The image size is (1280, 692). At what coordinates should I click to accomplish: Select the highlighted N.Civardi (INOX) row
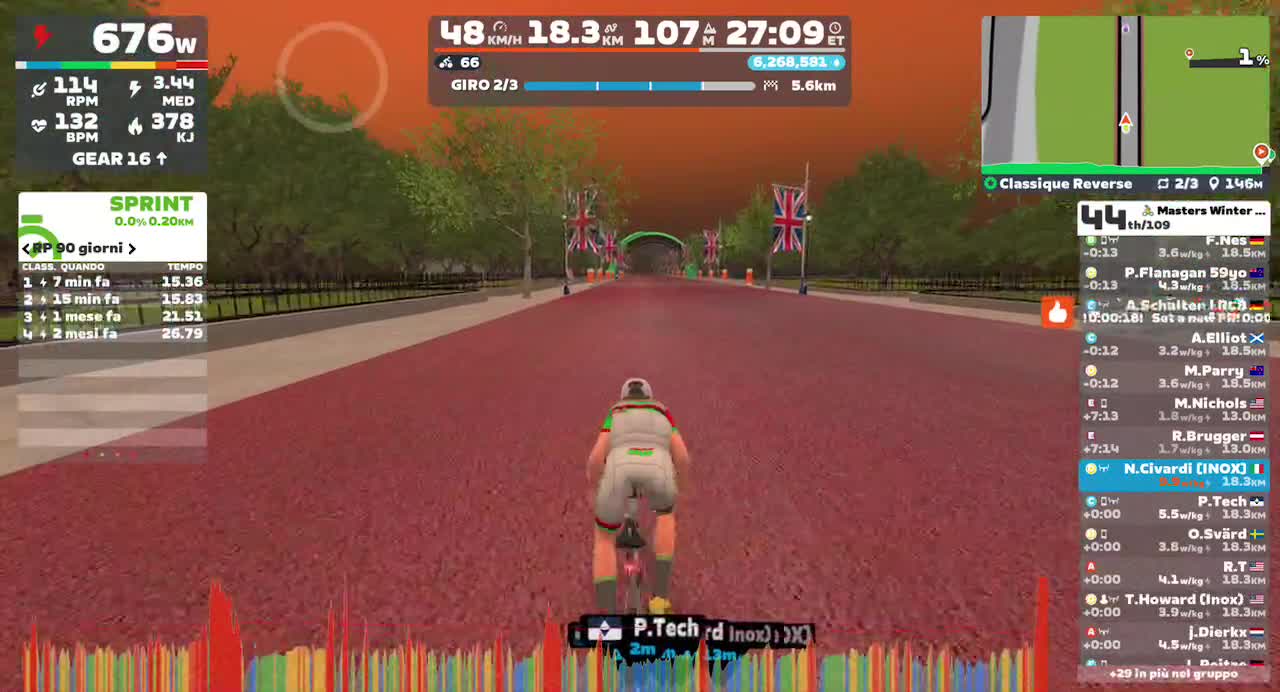tap(1172, 475)
